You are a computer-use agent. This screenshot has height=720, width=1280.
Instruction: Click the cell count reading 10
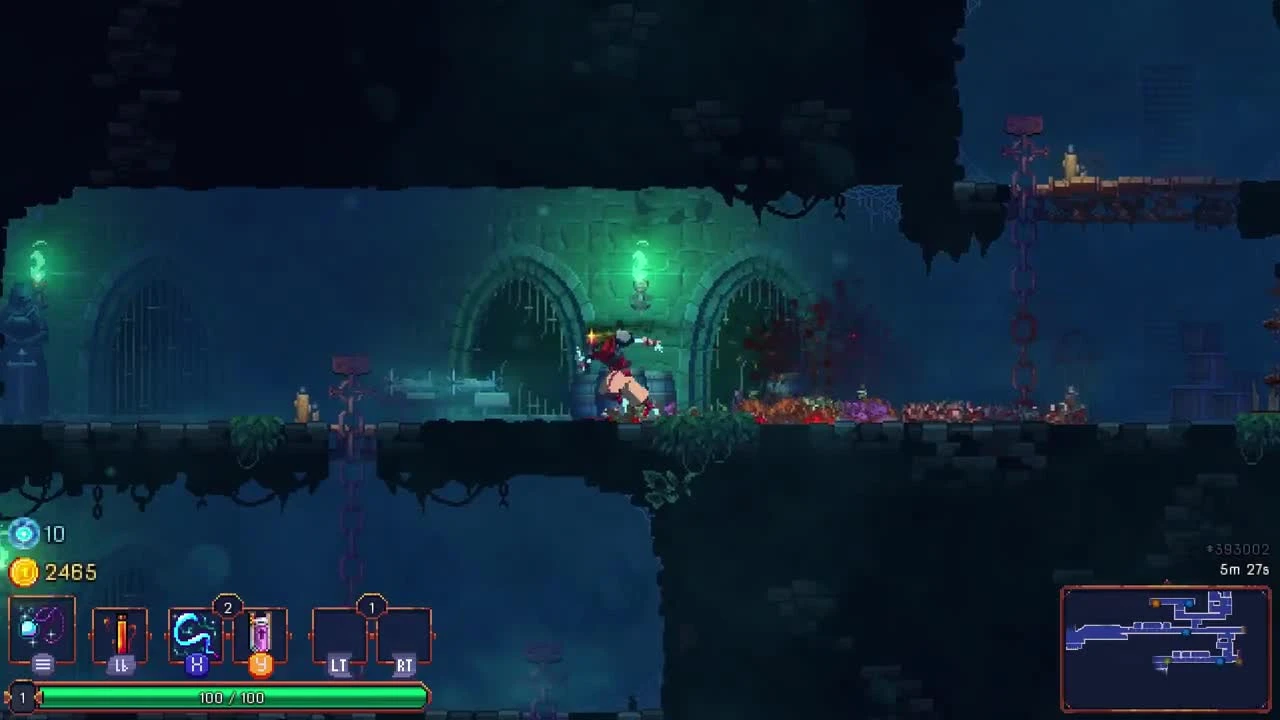(55, 535)
